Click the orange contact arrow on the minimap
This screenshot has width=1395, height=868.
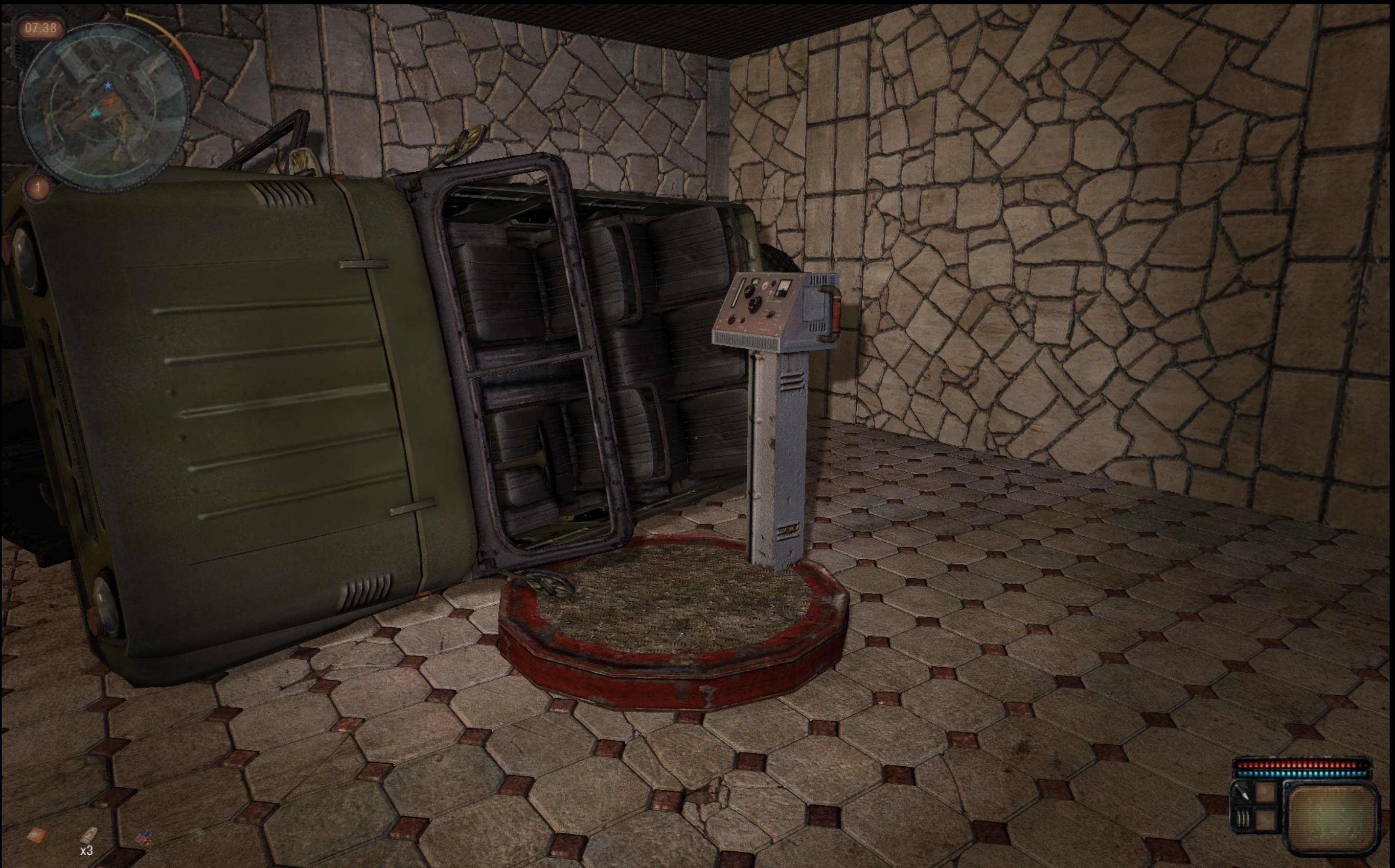tap(110, 102)
